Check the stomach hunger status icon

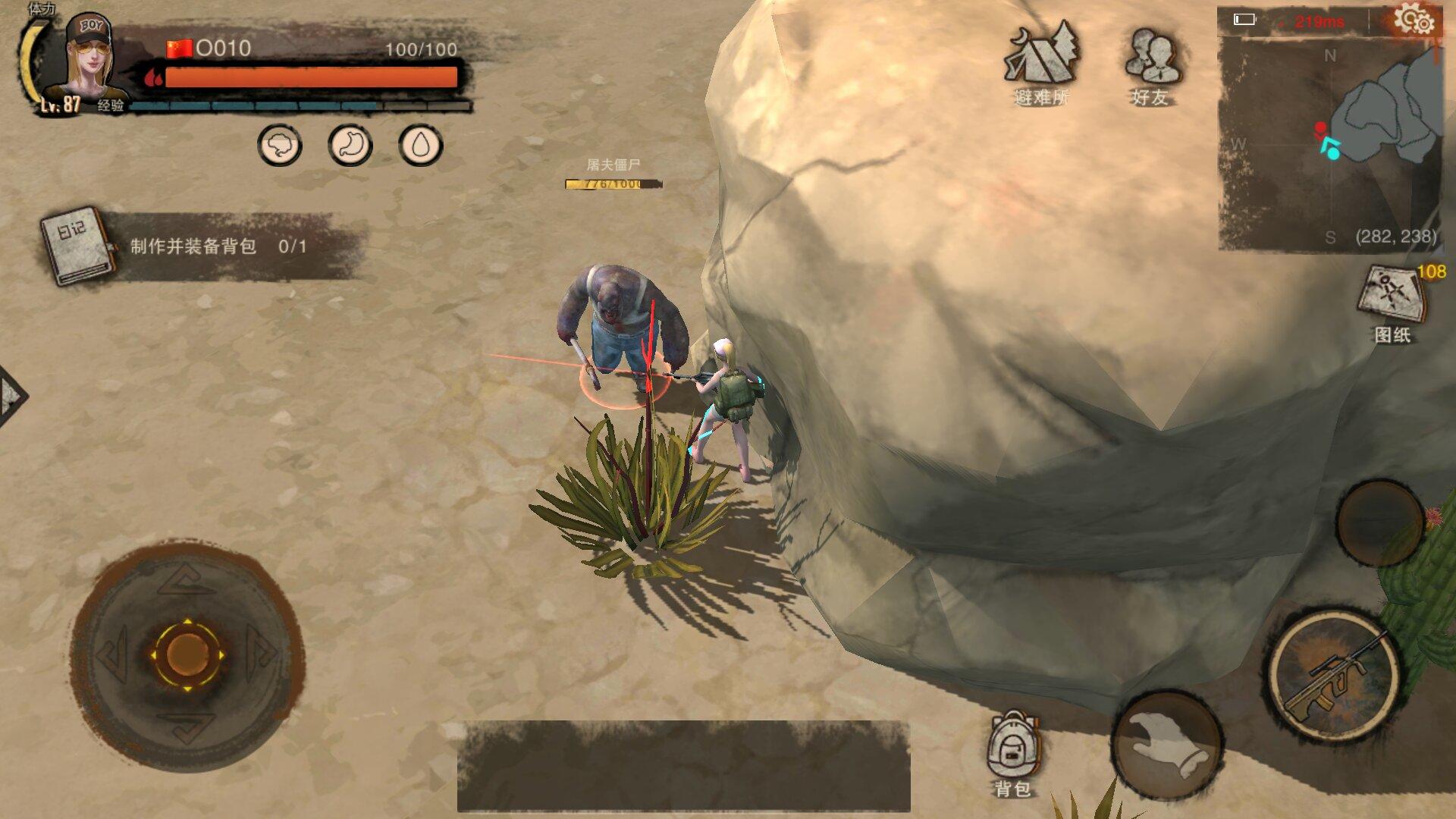(350, 145)
